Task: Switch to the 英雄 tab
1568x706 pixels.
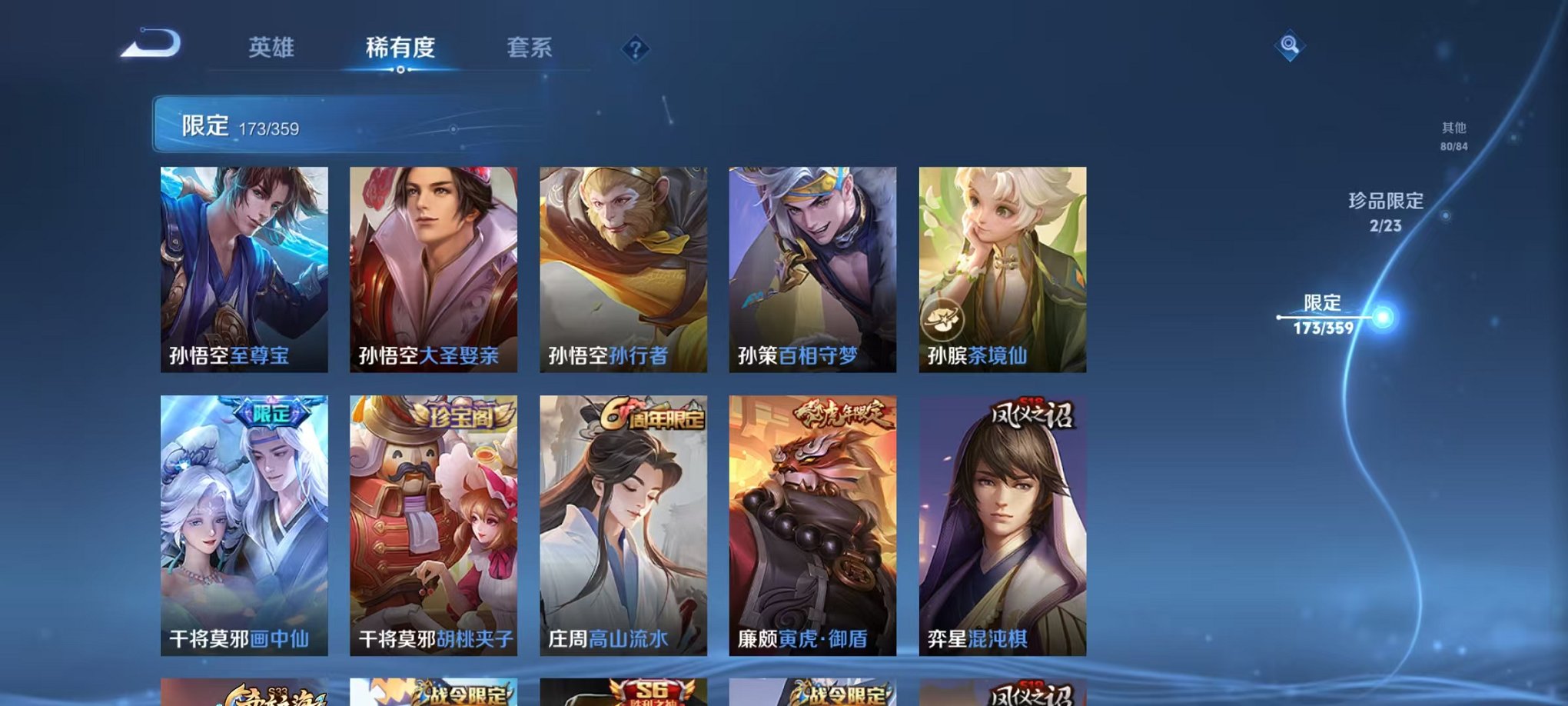Action: click(269, 48)
